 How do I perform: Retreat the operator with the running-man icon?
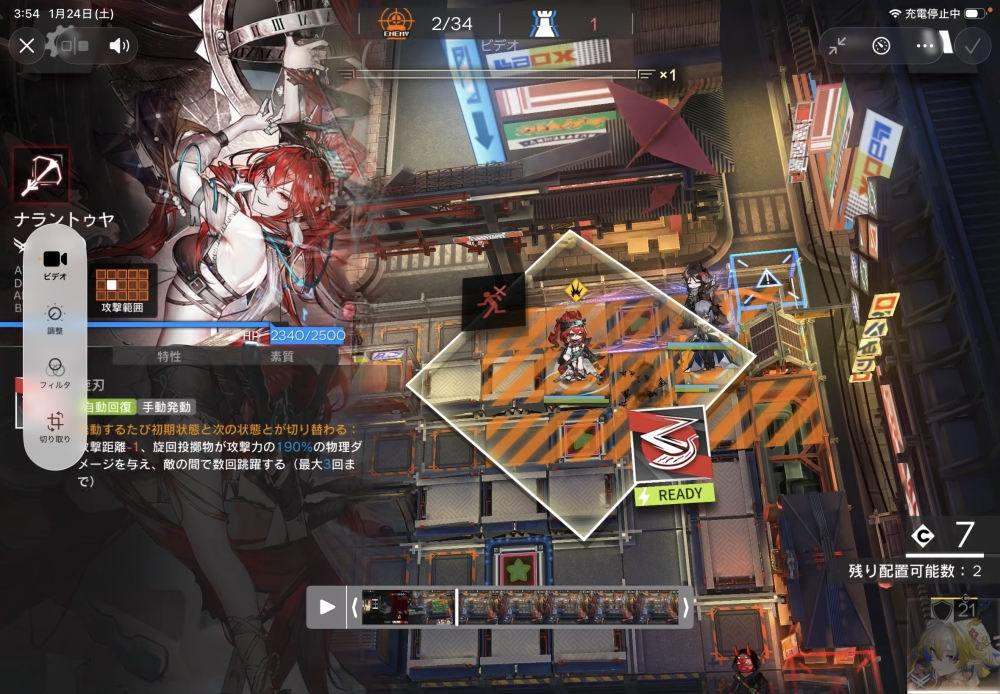coord(494,300)
